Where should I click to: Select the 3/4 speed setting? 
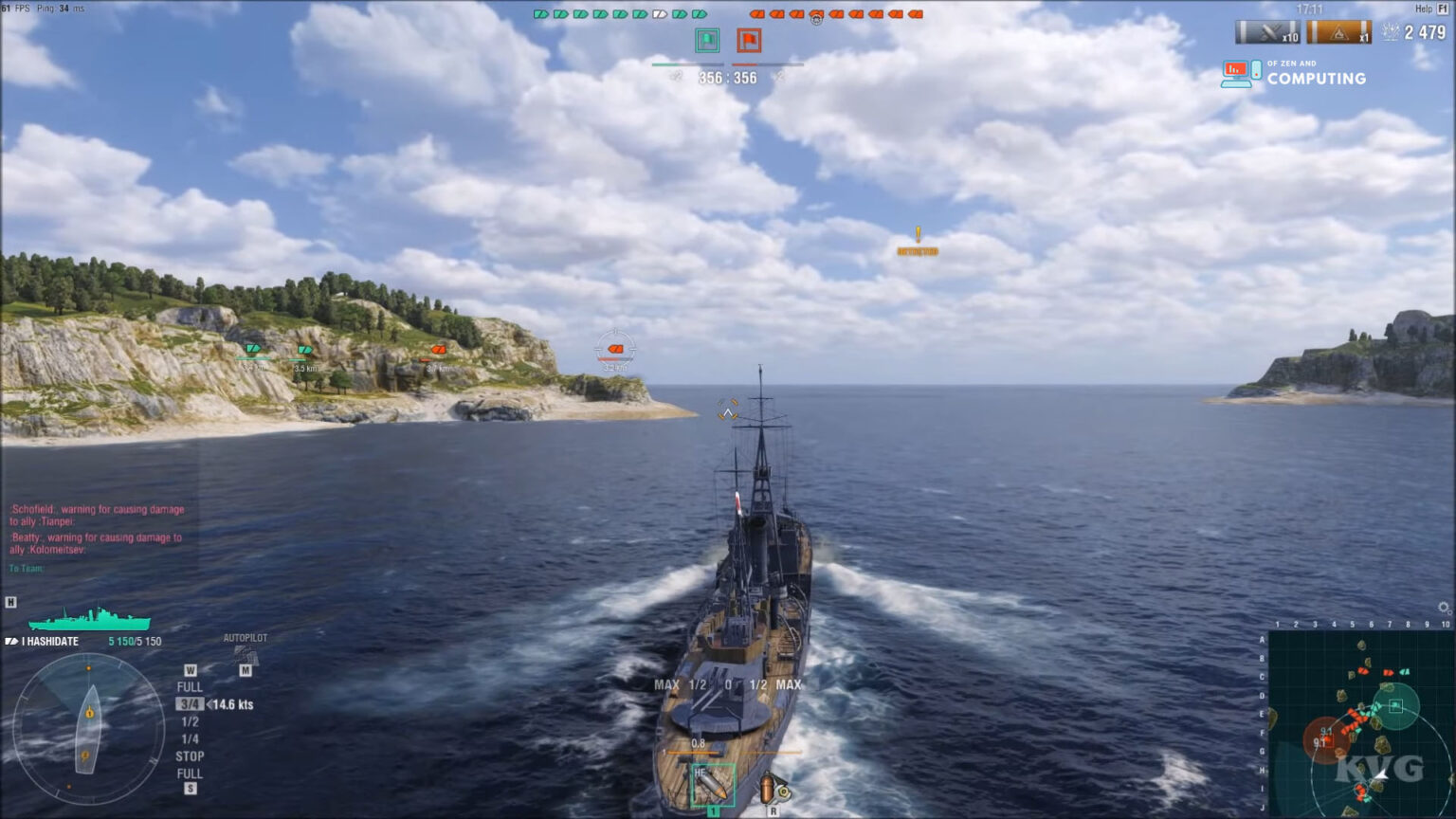click(x=190, y=704)
